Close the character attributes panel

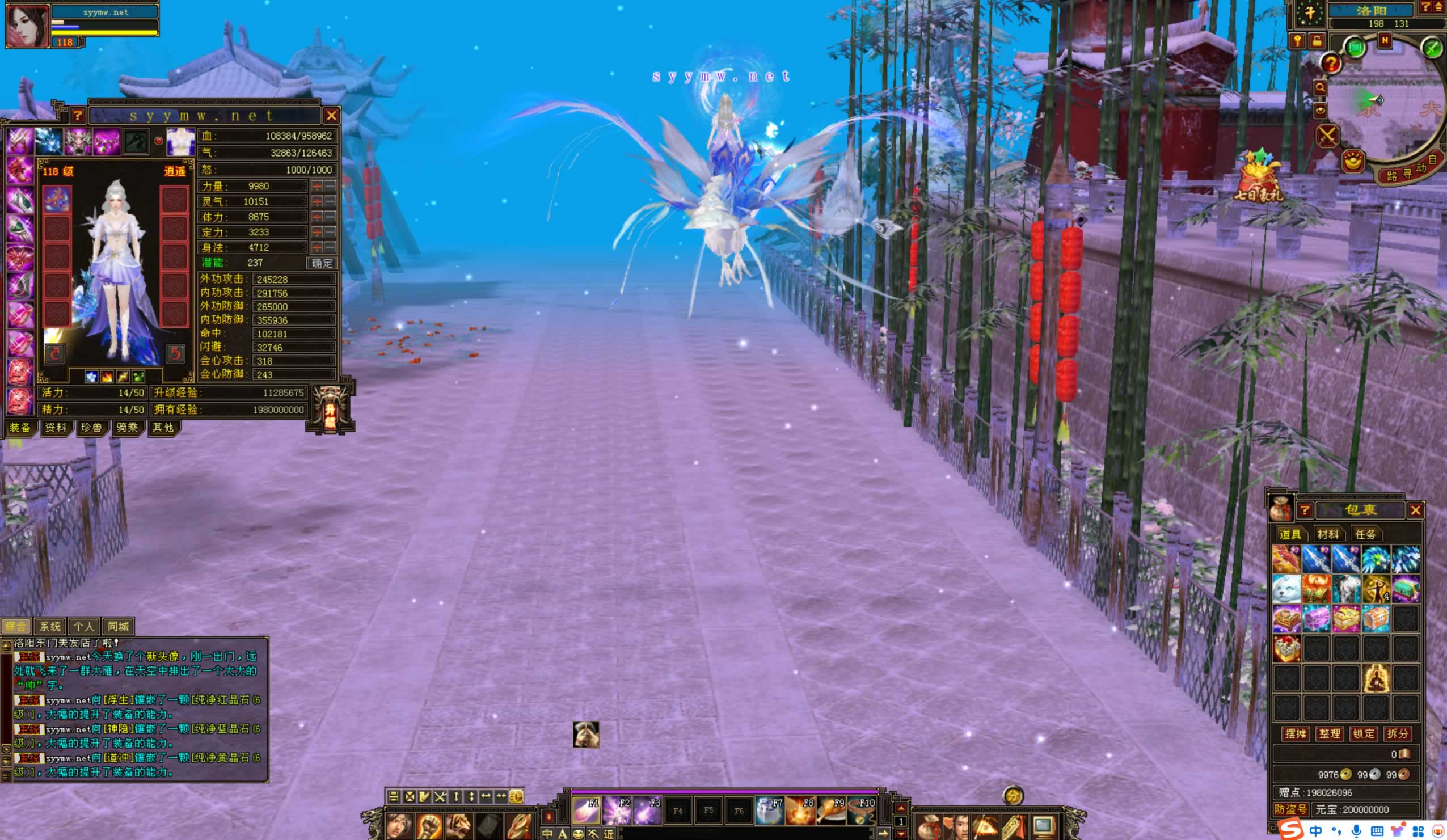tap(331, 116)
